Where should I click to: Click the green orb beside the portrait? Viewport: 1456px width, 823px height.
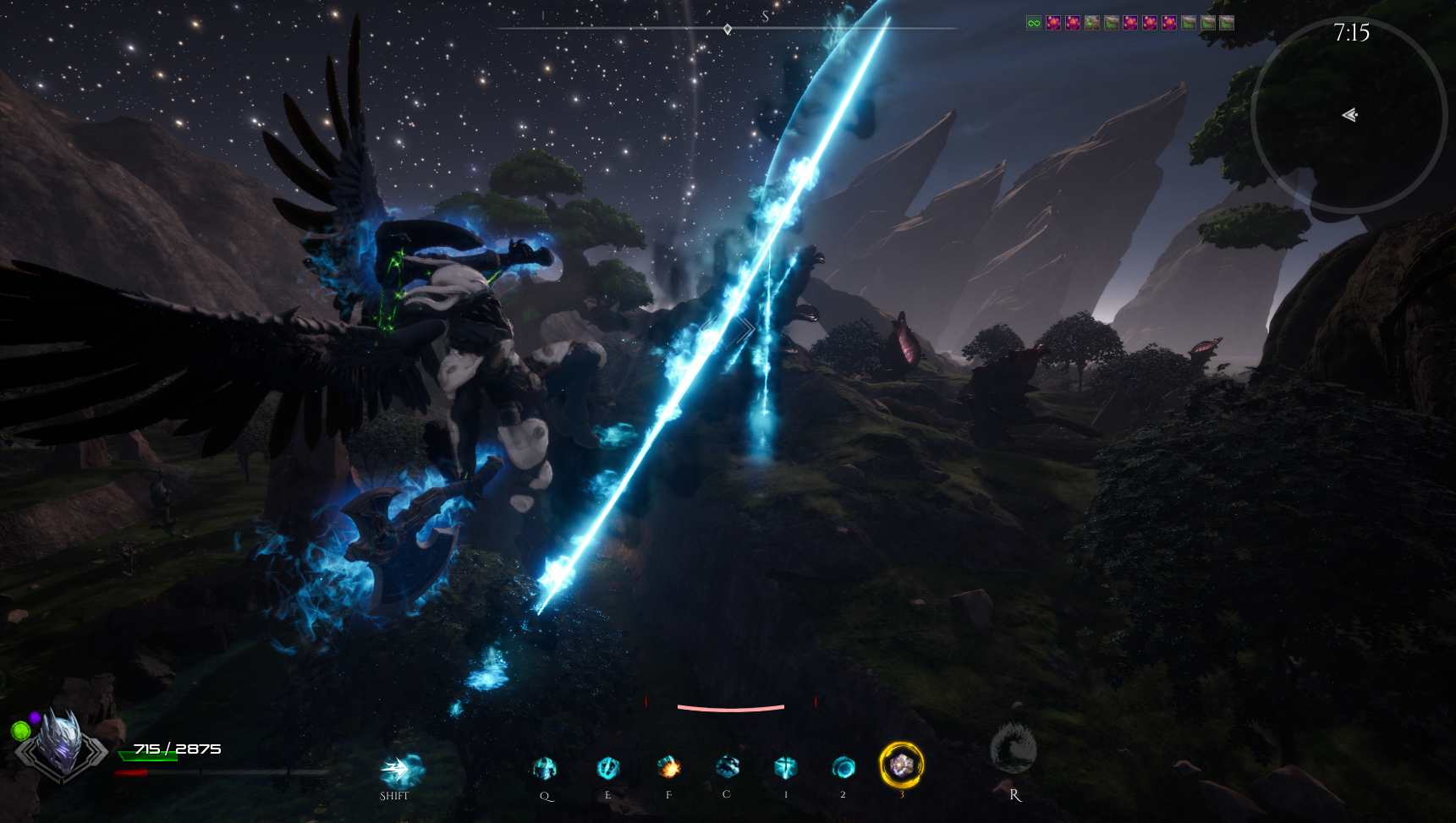coord(20,730)
